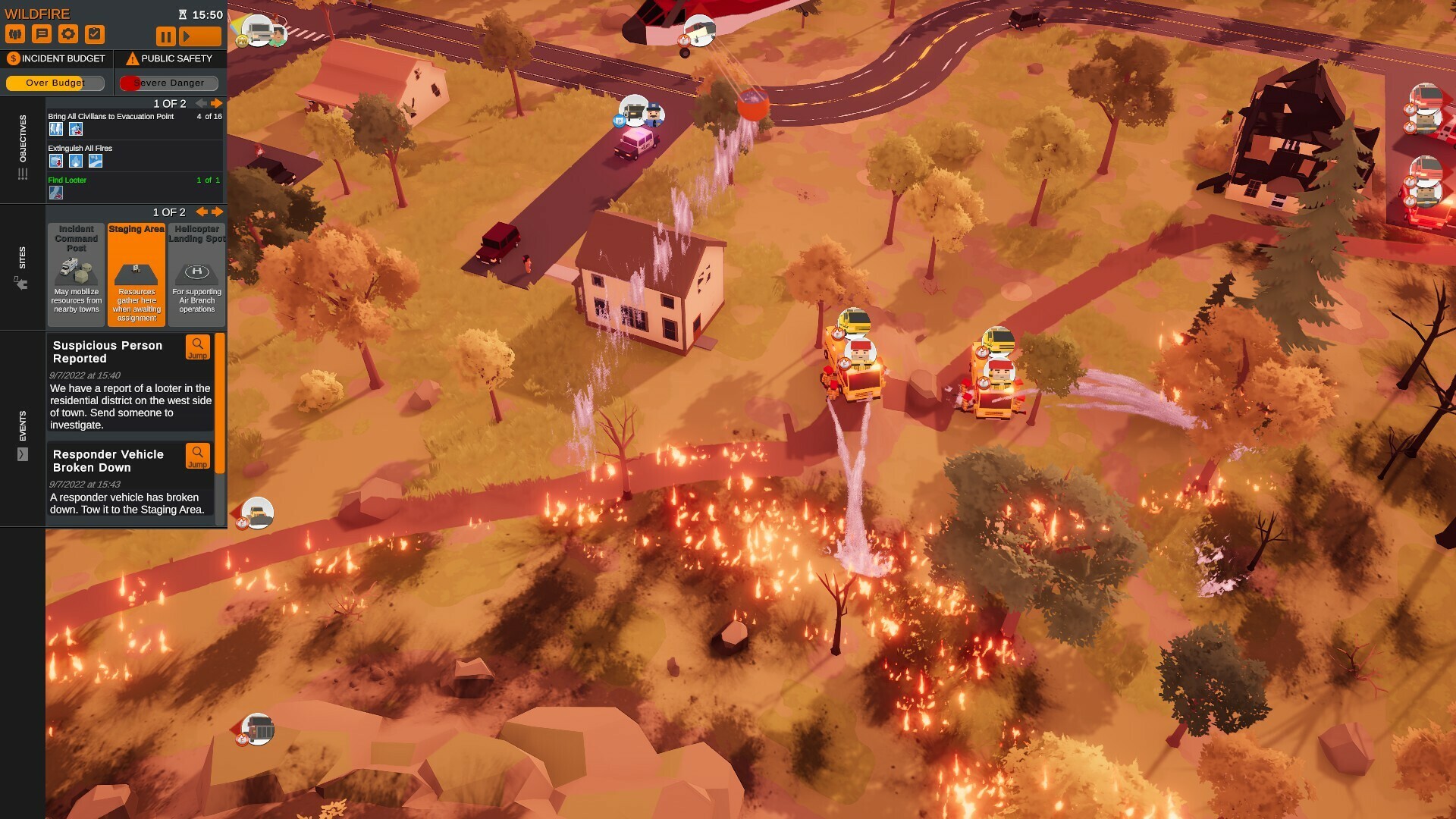Click the Severe Danger meter
The width and height of the screenshot is (1456, 819).
coord(168,83)
